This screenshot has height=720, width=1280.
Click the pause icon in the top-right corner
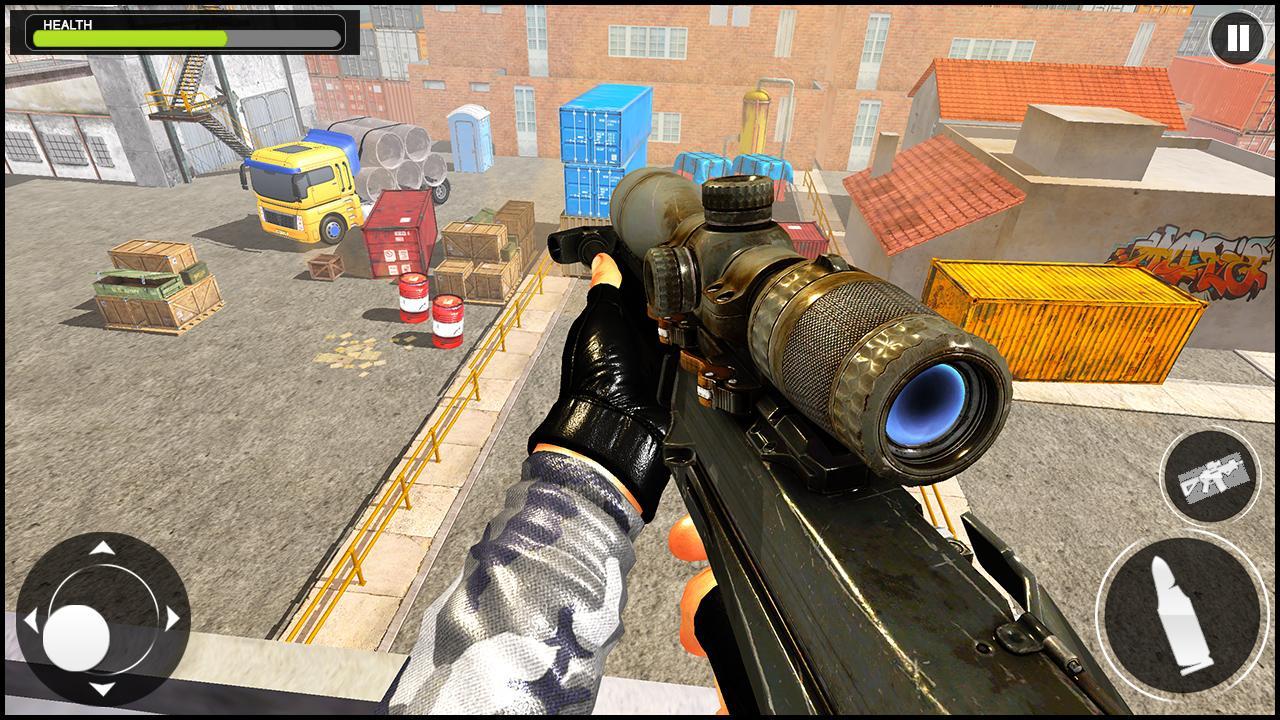1237,38
